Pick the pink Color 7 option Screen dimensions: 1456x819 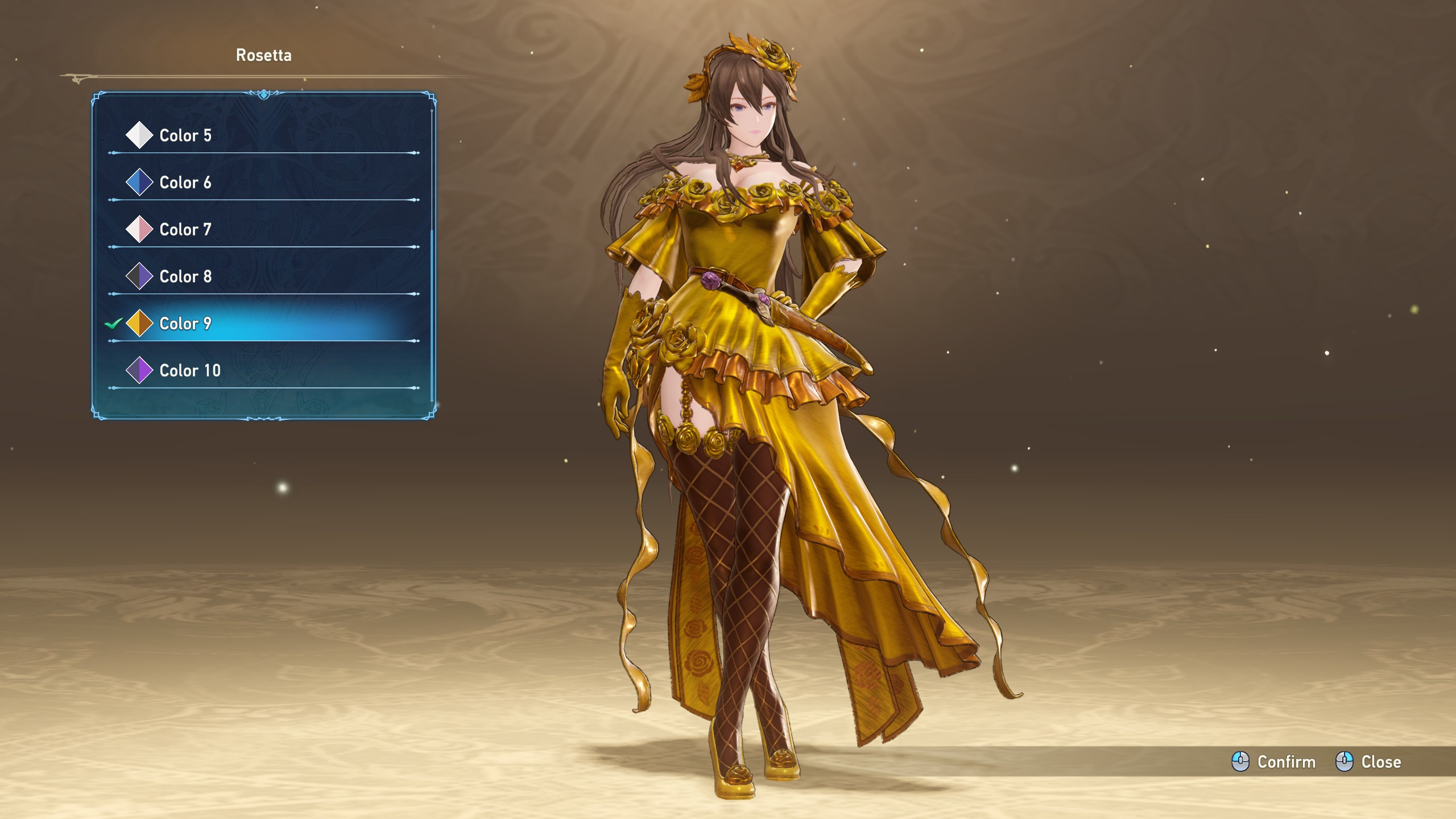coord(185,230)
